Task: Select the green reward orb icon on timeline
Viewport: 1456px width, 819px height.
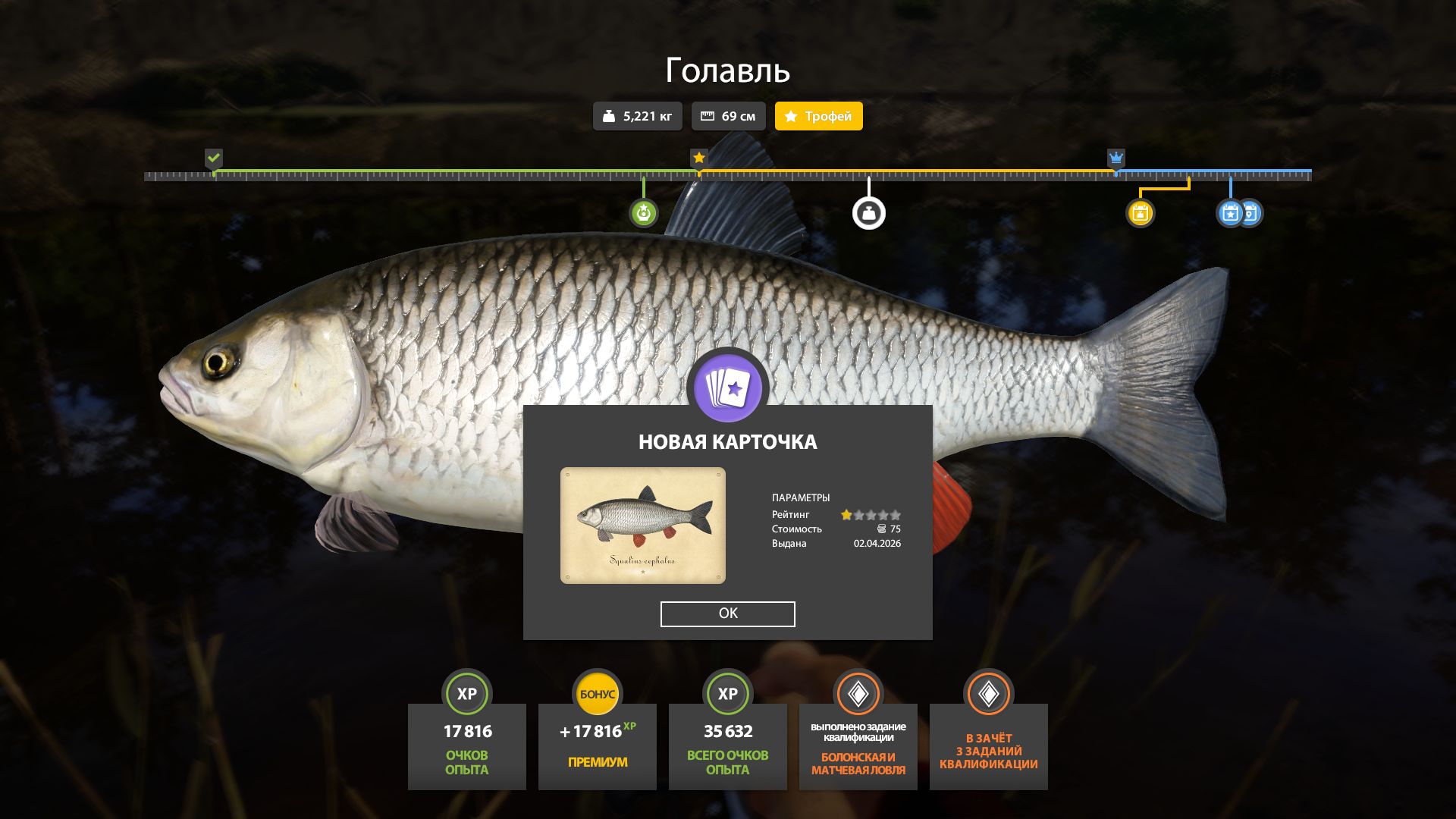Action: (643, 212)
